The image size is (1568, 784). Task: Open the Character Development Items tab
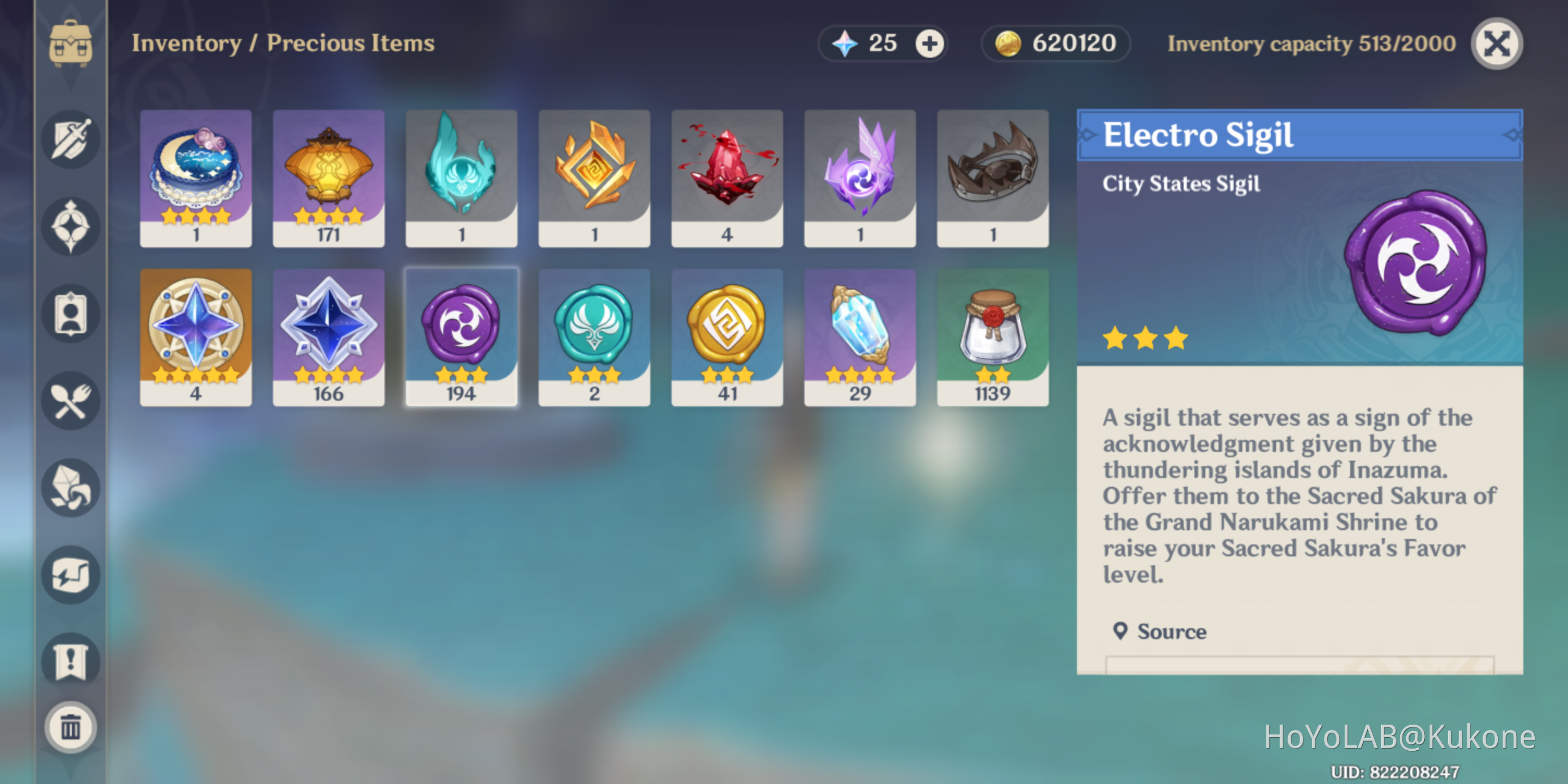click(70, 314)
